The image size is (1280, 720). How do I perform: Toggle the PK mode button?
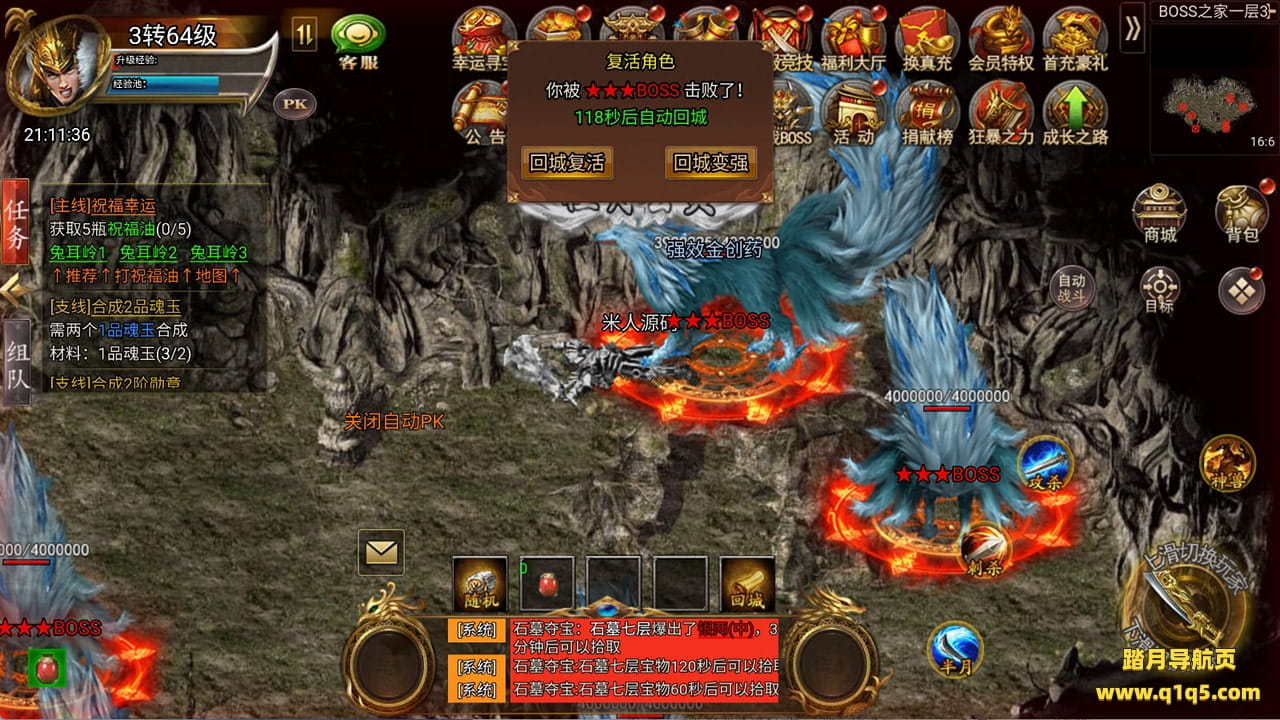coord(294,103)
